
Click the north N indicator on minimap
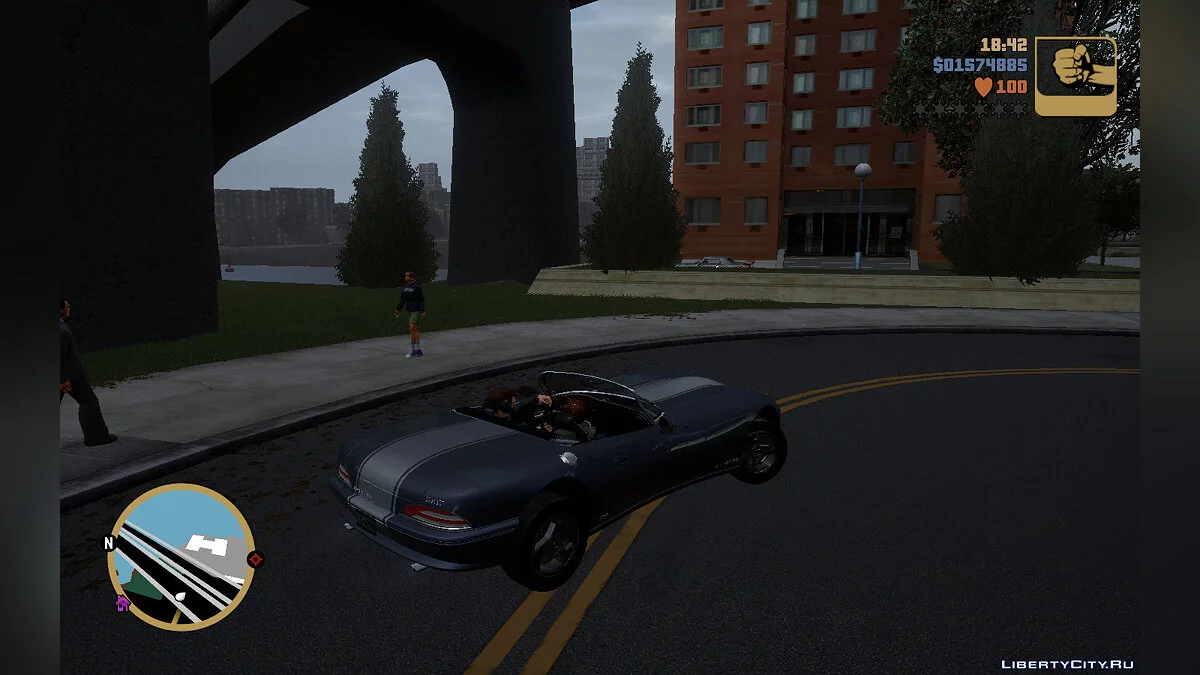point(109,544)
